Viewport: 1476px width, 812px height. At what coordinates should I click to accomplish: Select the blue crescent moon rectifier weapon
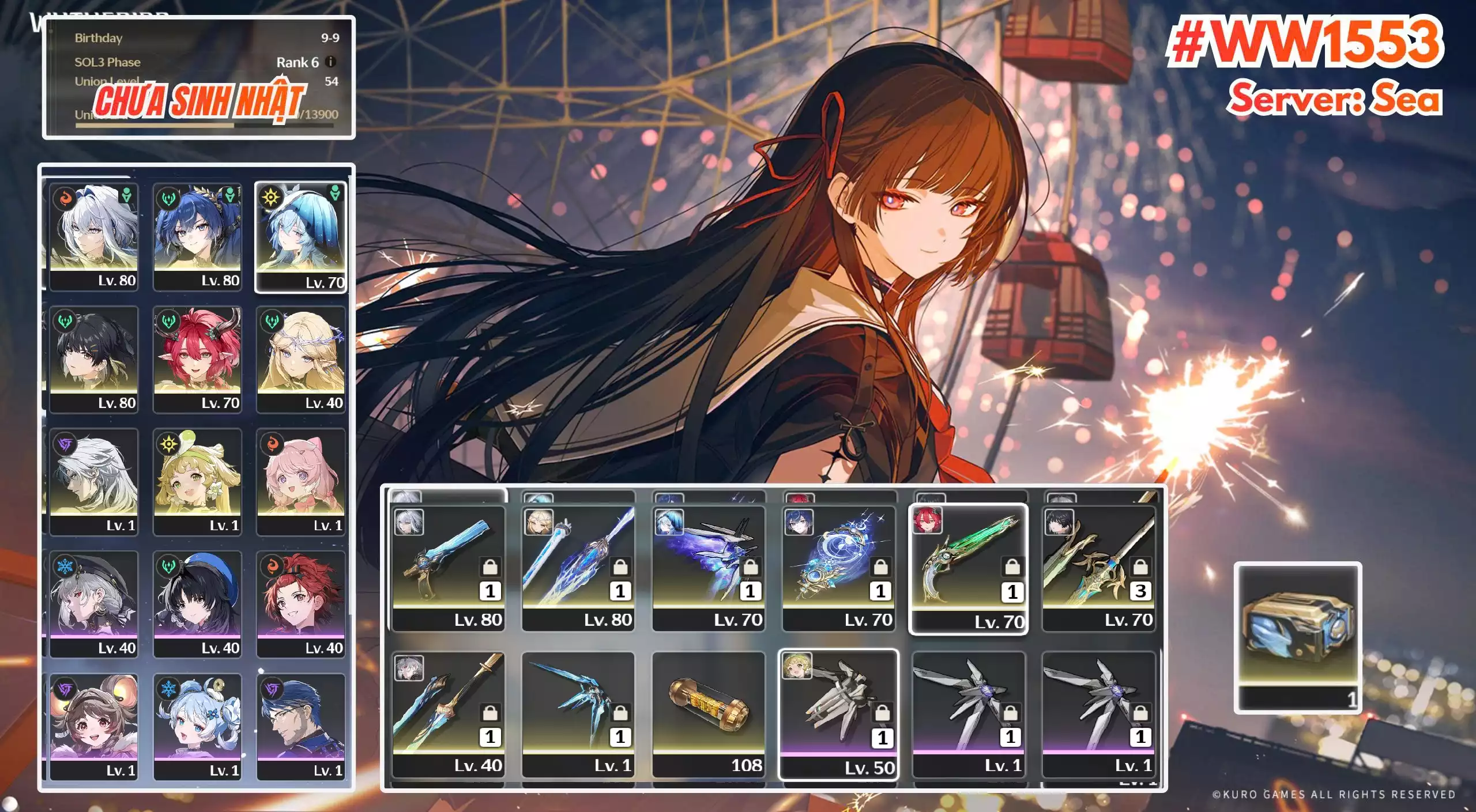838,568
